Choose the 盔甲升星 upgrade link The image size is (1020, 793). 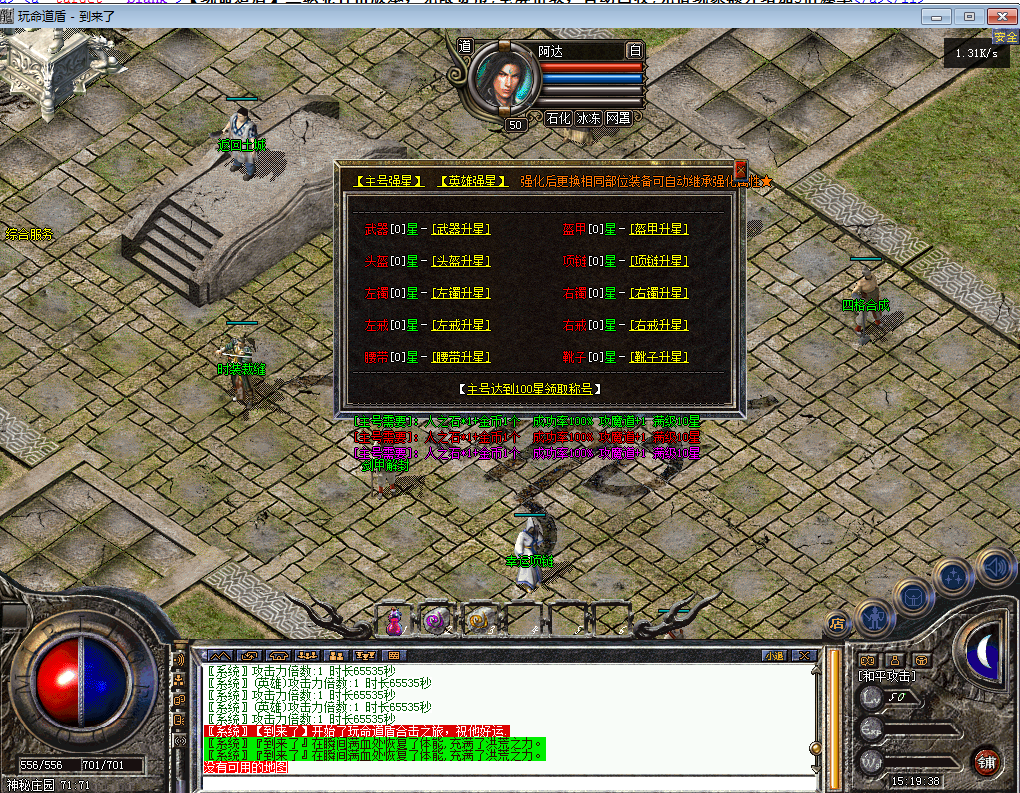(659, 230)
